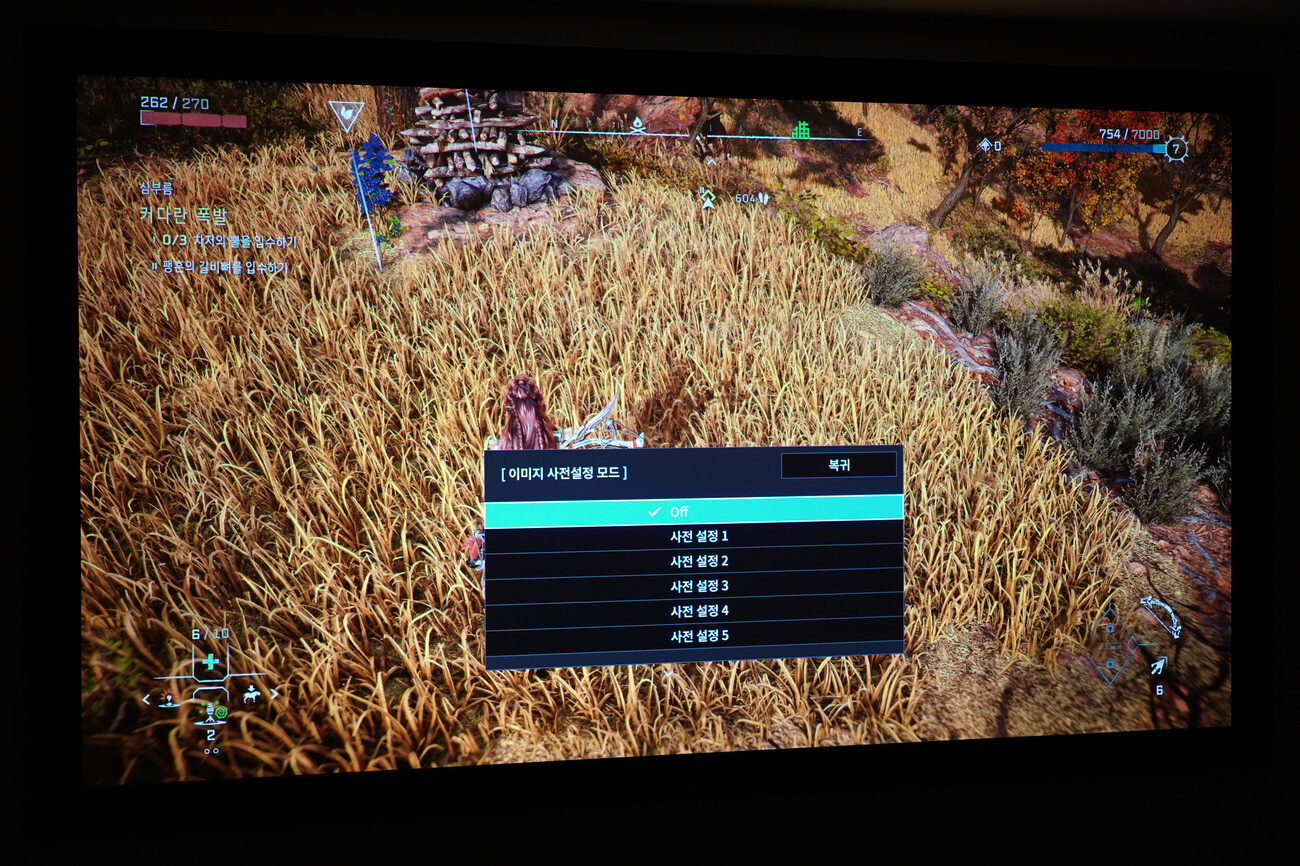Choose 사전 설정 1 preset
The width and height of the screenshot is (1300, 866).
pos(694,536)
